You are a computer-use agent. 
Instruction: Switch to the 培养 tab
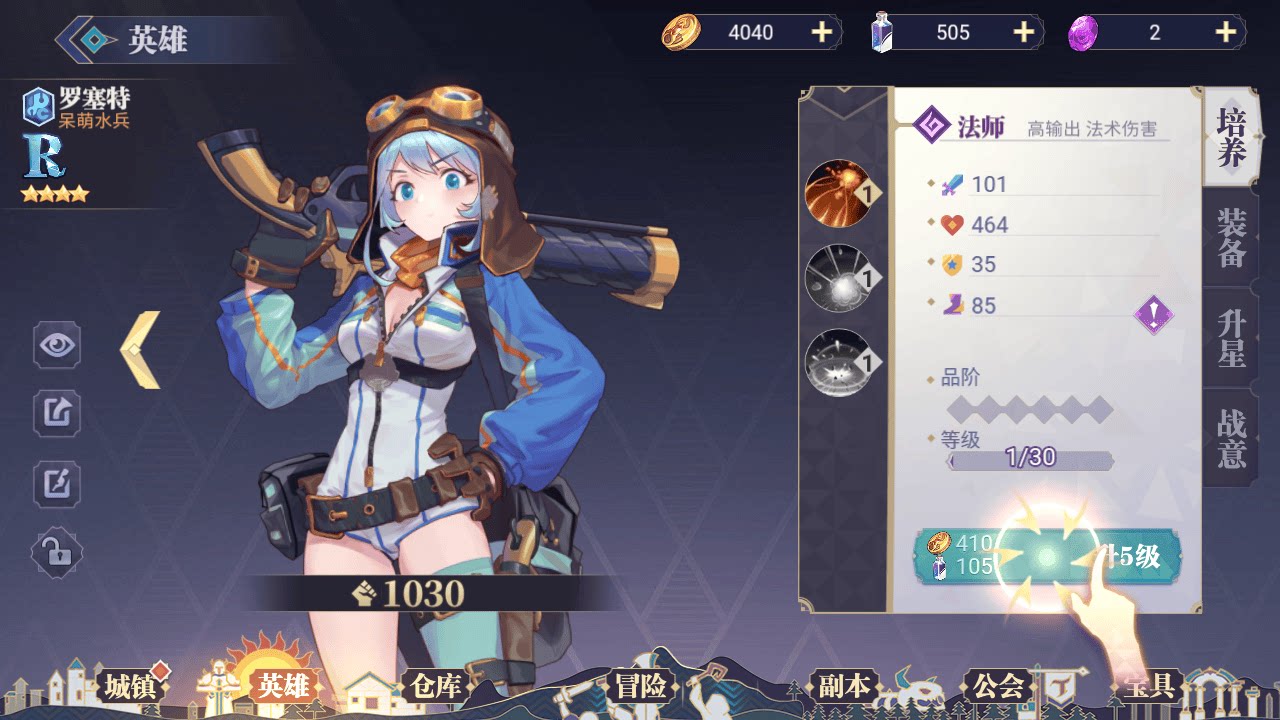click(1231, 138)
